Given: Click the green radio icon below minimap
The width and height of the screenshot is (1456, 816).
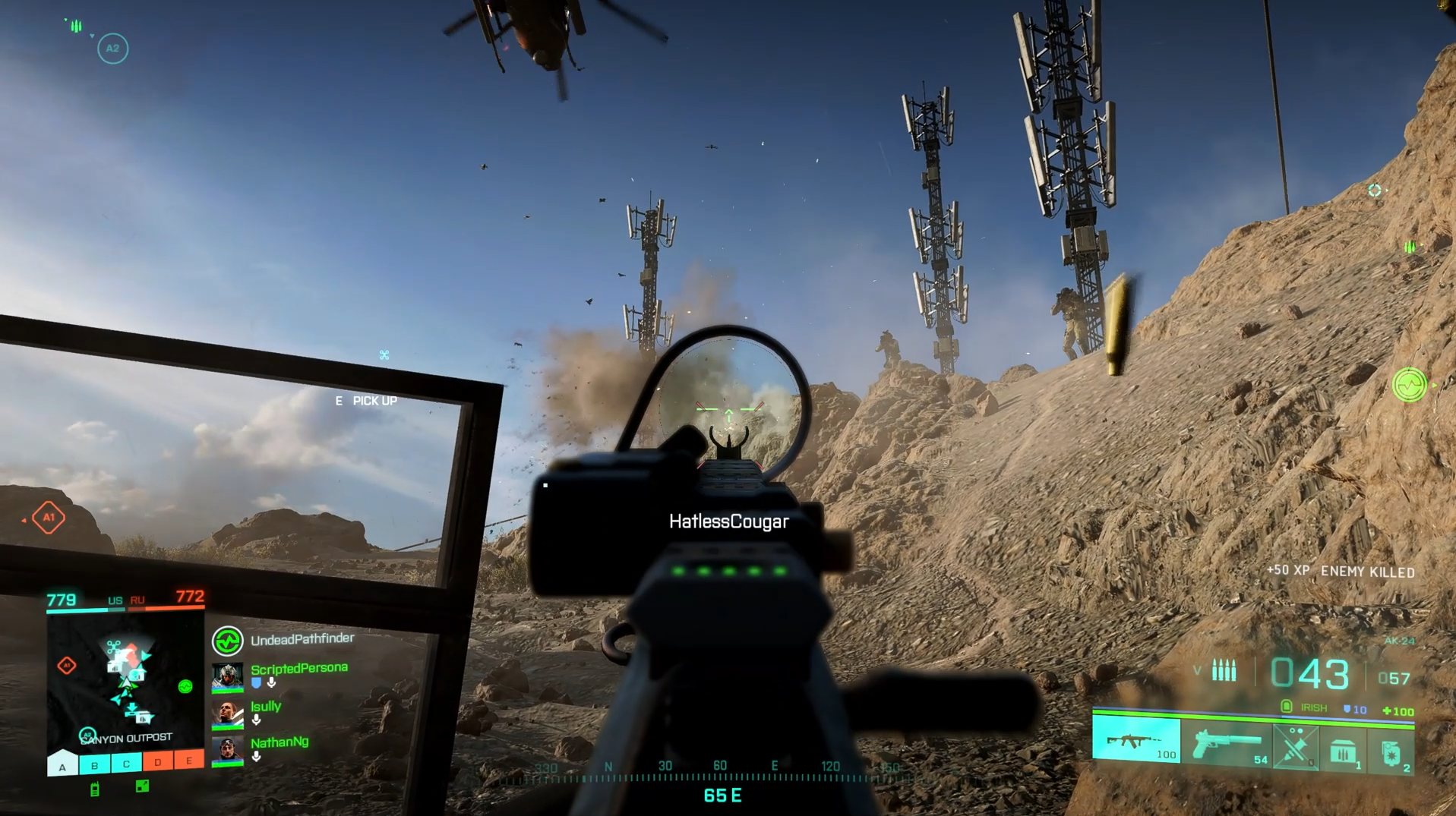Looking at the screenshot, I should click(x=95, y=789).
